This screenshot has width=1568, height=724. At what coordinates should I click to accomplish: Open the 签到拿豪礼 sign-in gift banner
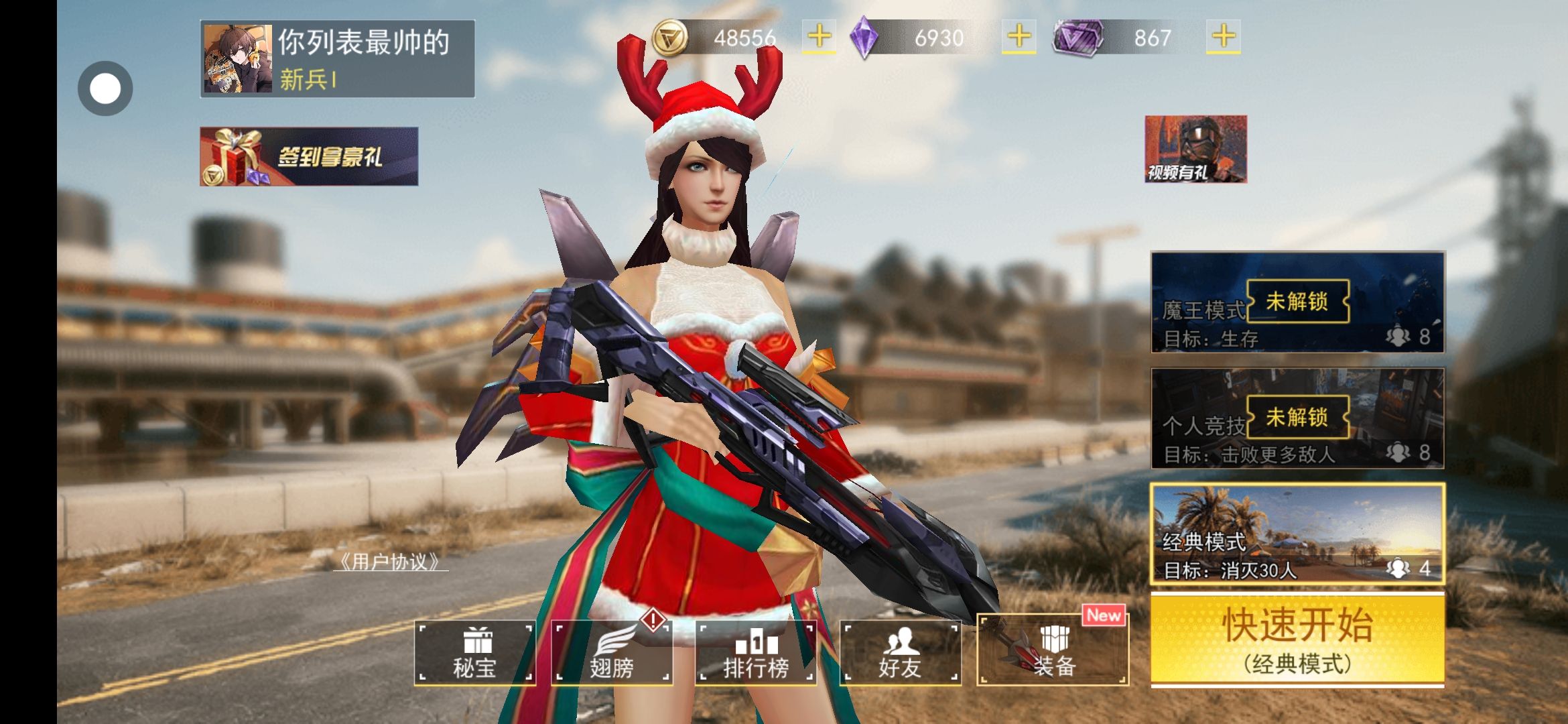coord(309,157)
